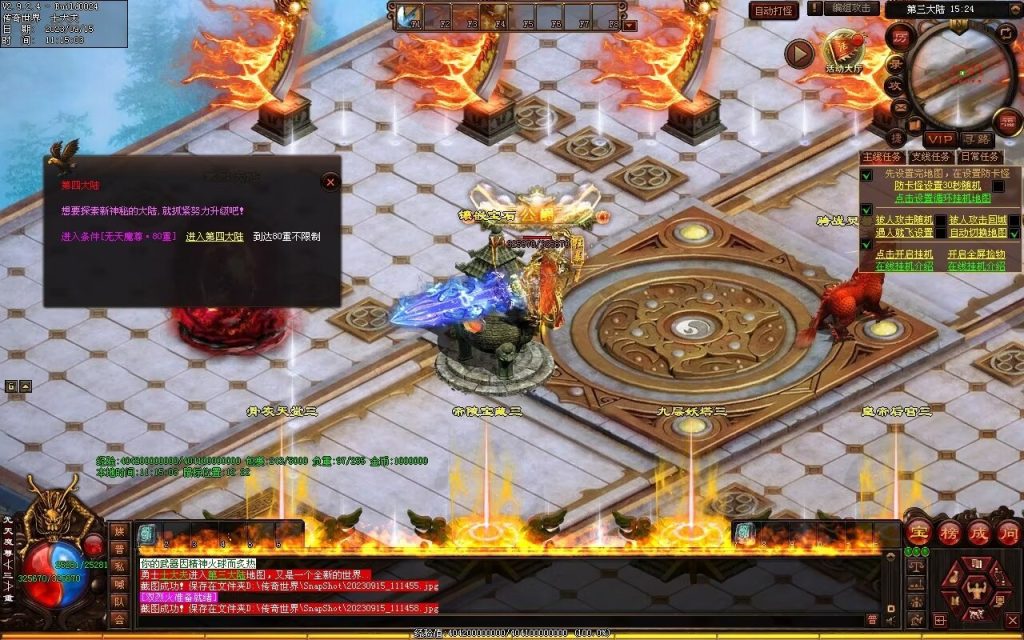Switch to the 主线任务 main quest tab

click(882, 157)
